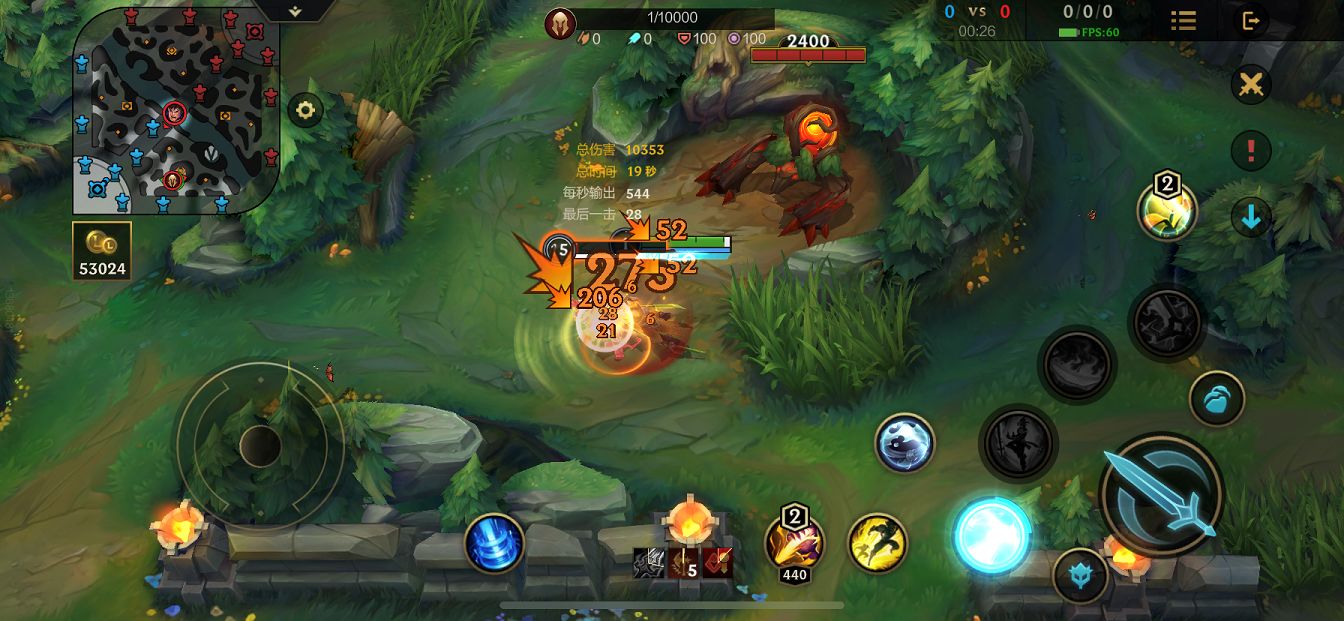This screenshot has width=1344, height=621.
Task: Expand the dropdown arrow beside the minimap
Action: click(x=295, y=11)
